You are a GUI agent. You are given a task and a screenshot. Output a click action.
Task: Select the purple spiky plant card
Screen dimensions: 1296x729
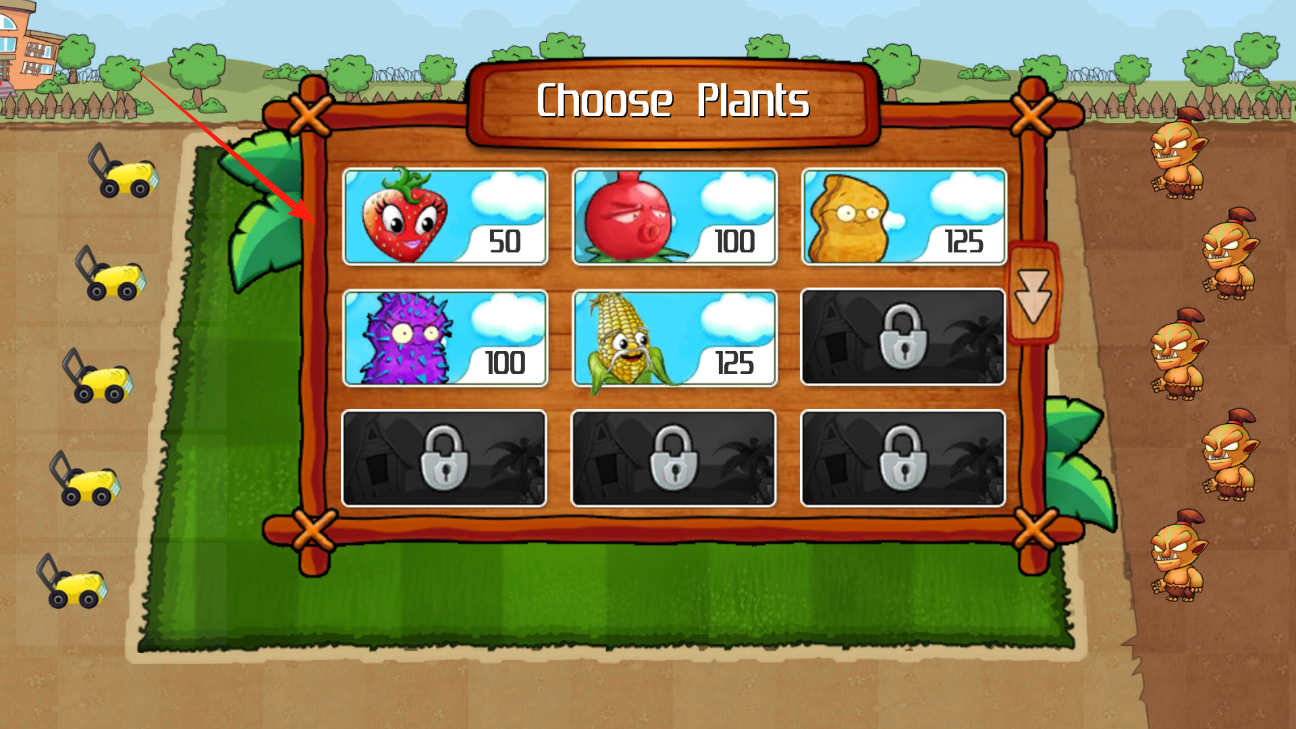[x=445, y=338]
